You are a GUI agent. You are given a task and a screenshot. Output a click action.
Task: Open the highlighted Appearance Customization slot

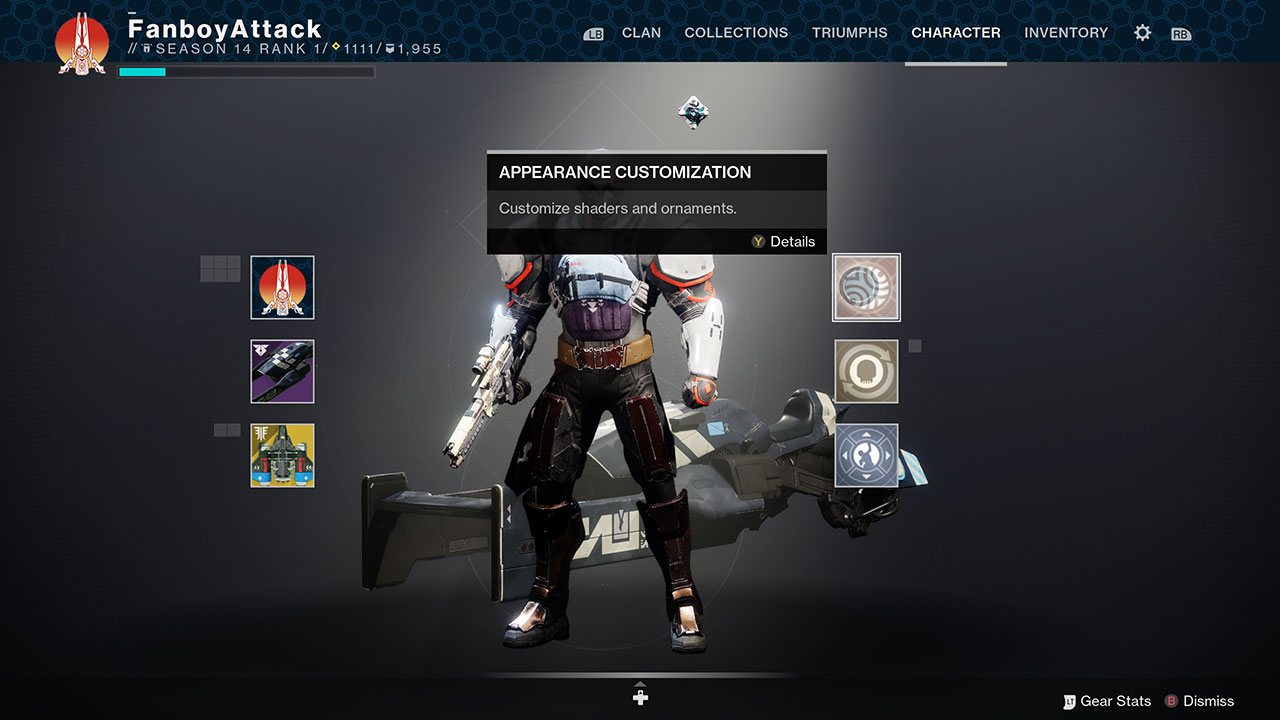click(x=866, y=288)
